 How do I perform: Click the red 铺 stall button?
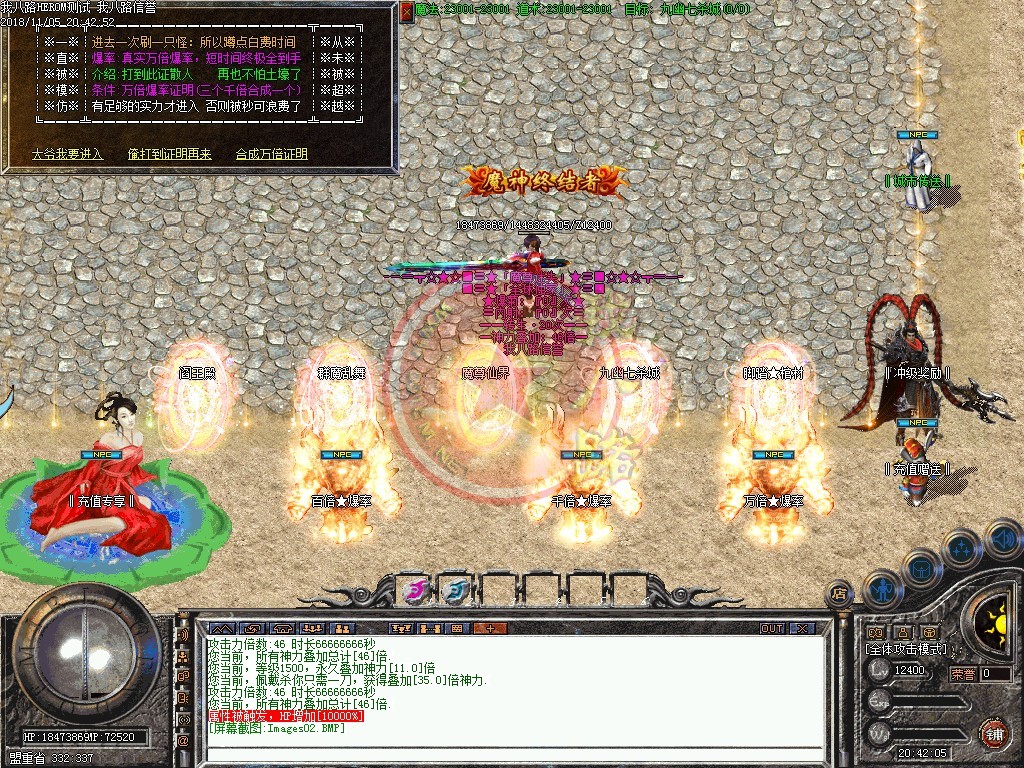(993, 733)
